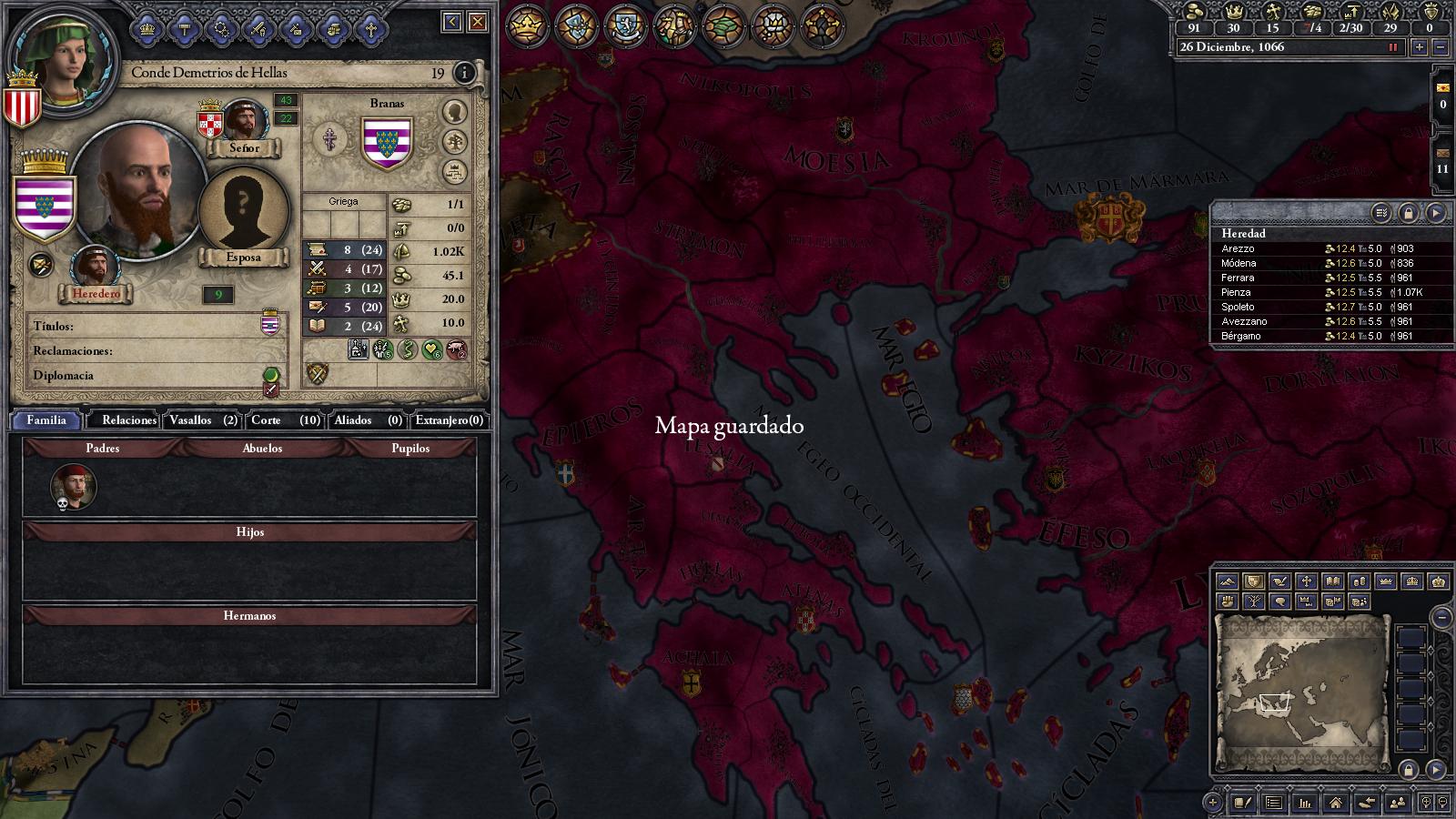The height and width of the screenshot is (819, 1456).
Task: Close the character panel with the X
Action: 477,22
